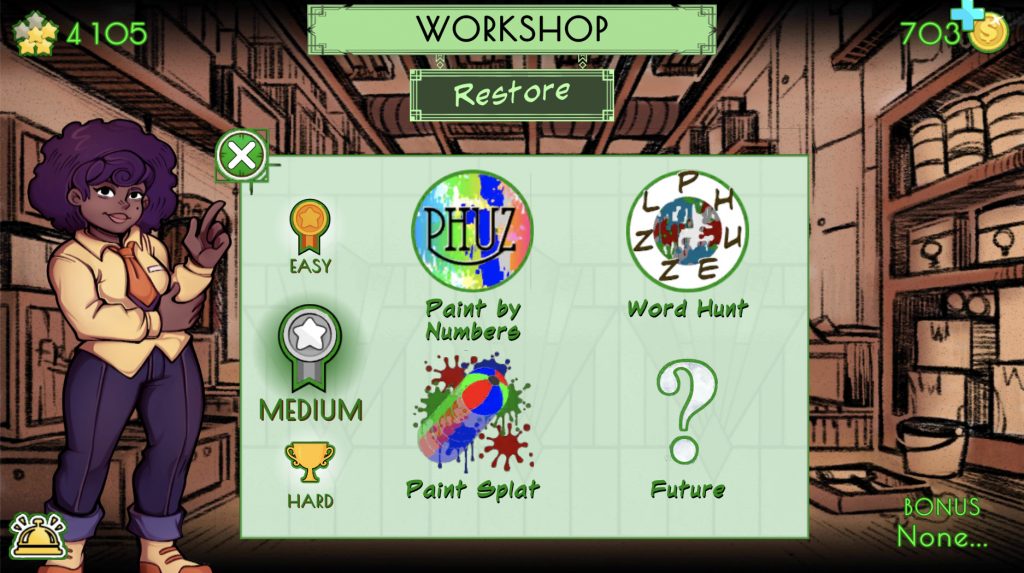Add coins with the blue plus icon
Viewport: 1024px width, 573px height.
(966, 15)
